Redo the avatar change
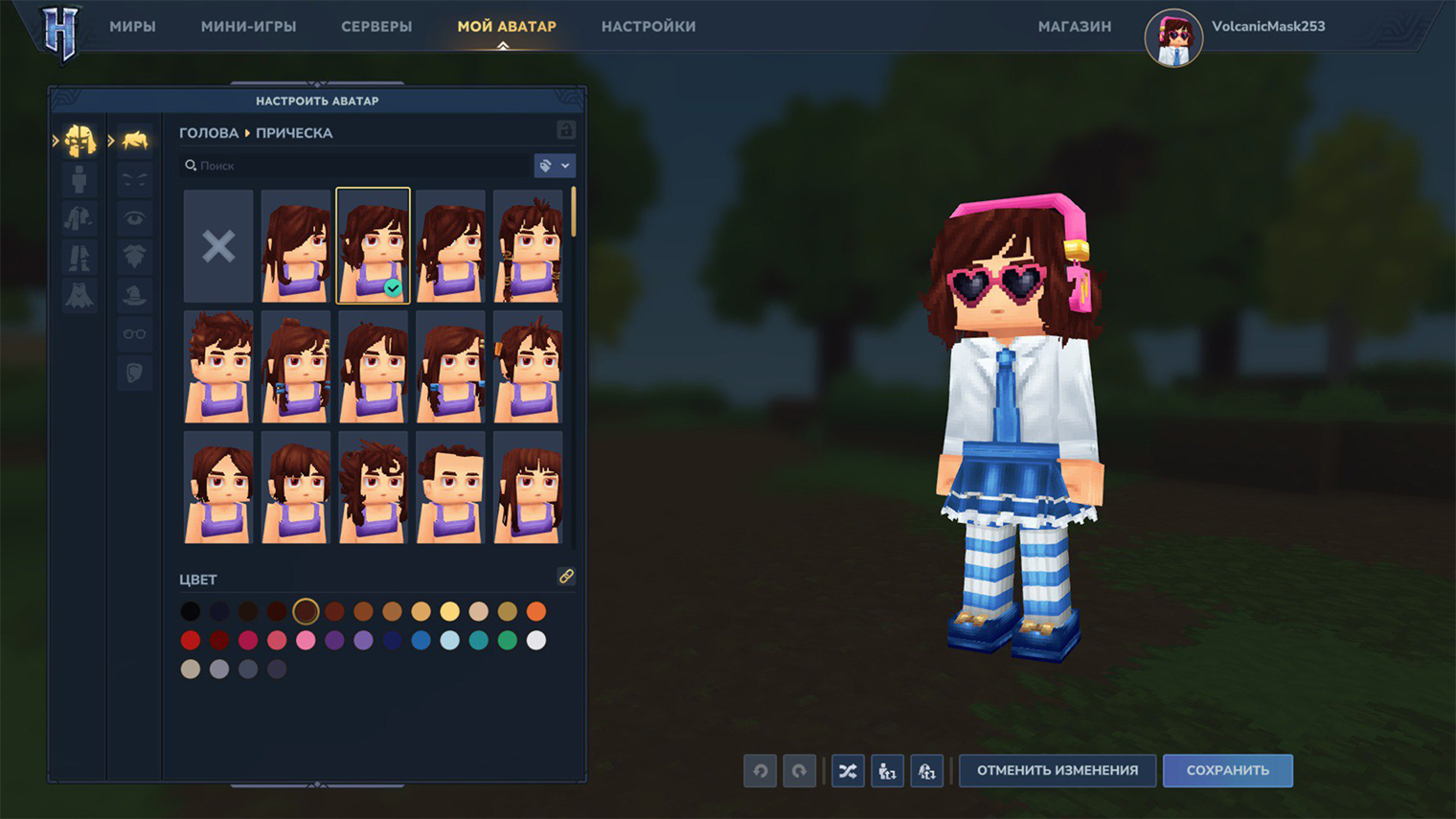This screenshot has width=1456, height=819. (799, 770)
